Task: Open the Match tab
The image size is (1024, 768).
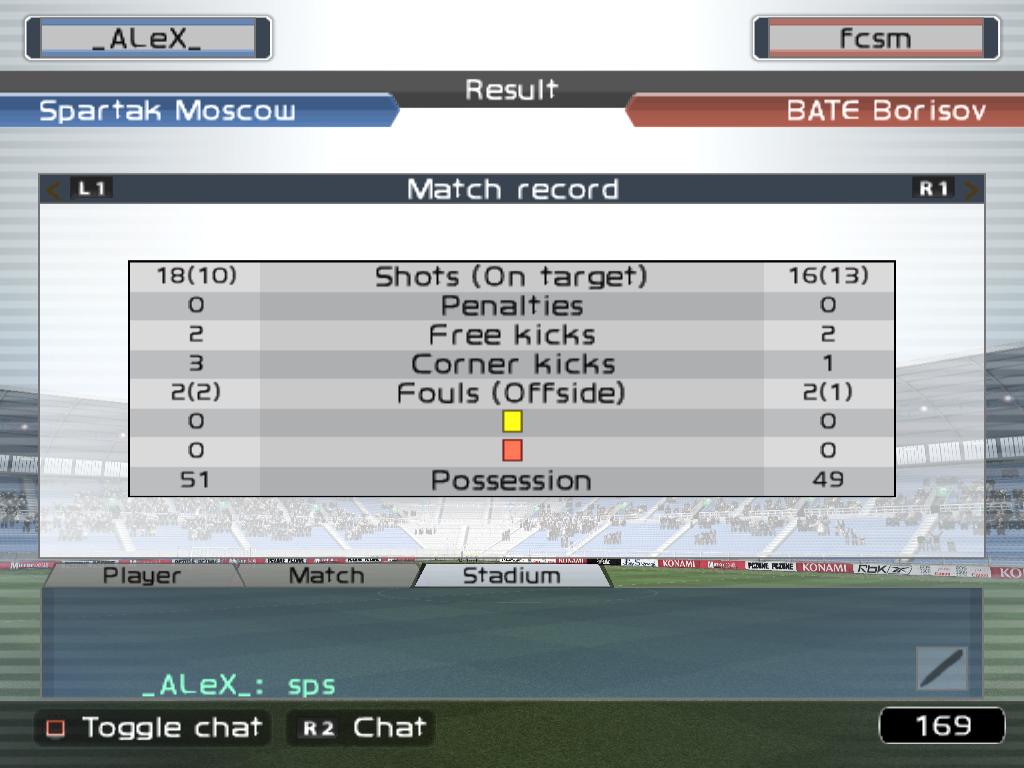Action: tap(326, 575)
